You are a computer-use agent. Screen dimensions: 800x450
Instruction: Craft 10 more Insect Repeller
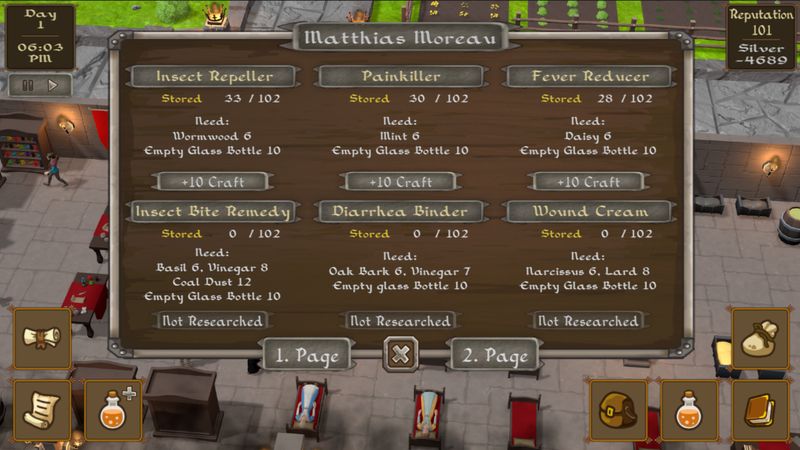(211, 182)
